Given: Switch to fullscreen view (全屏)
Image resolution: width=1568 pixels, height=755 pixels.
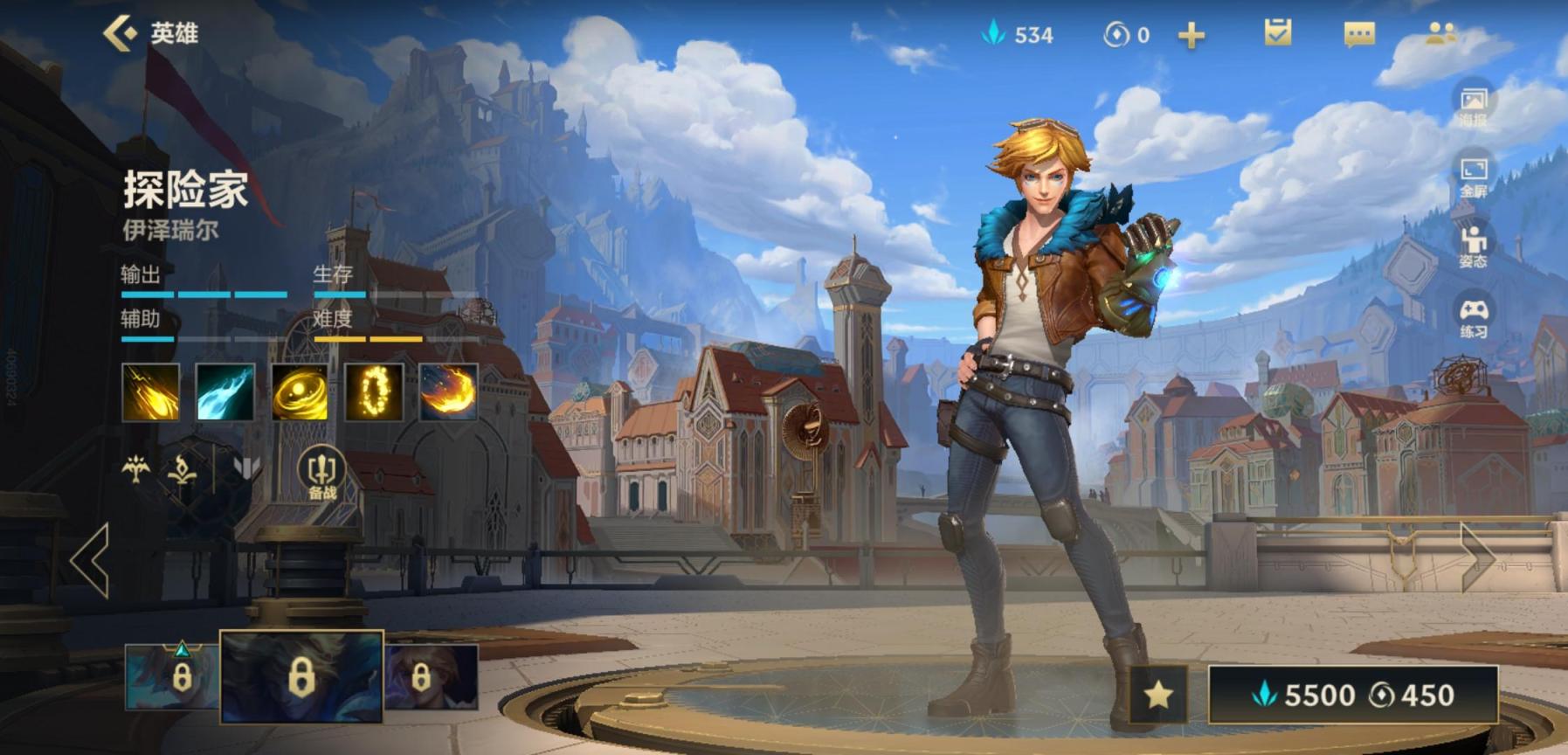Looking at the screenshot, I should click(1473, 176).
